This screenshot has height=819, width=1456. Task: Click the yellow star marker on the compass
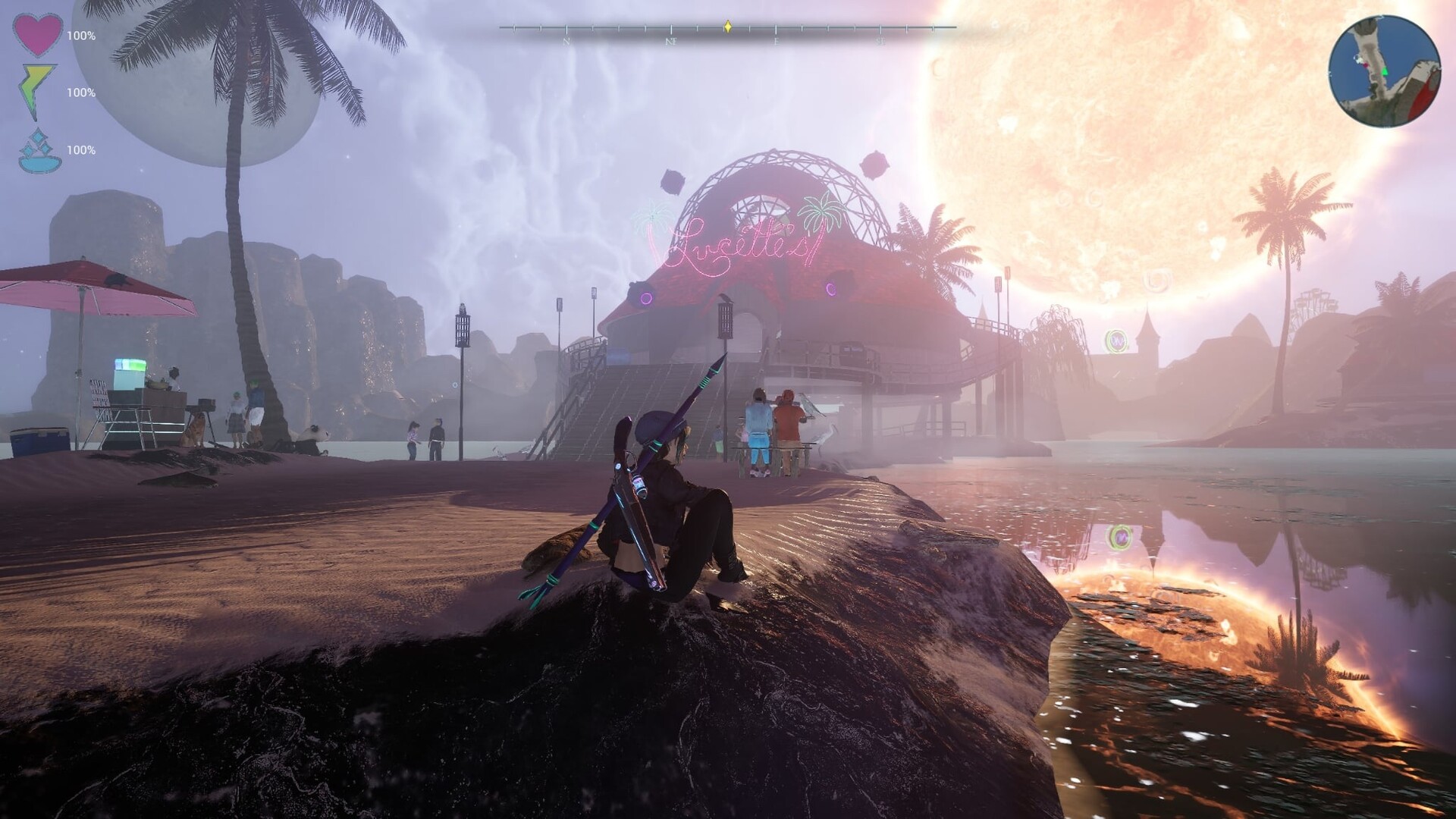728,27
